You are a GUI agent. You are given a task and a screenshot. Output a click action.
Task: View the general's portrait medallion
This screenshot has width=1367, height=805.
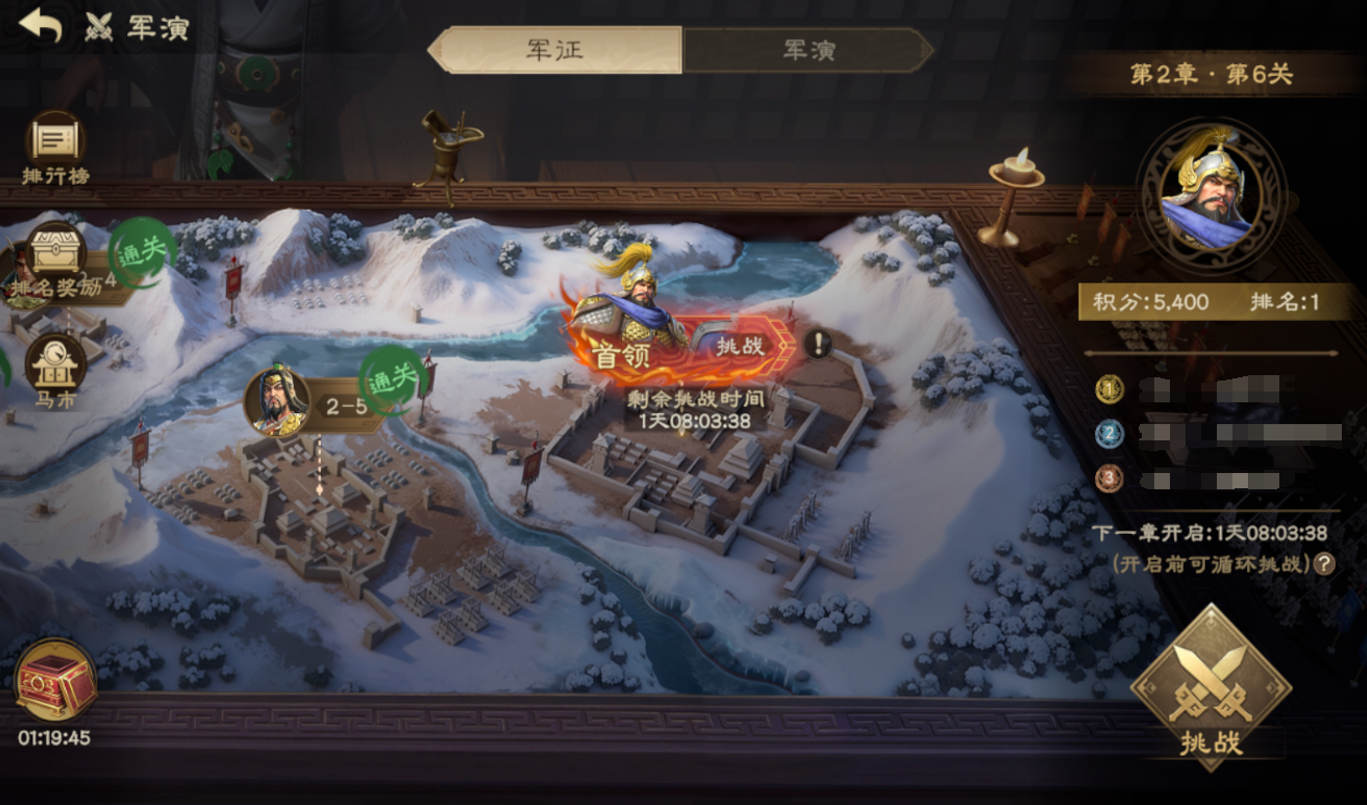click(1212, 195)
